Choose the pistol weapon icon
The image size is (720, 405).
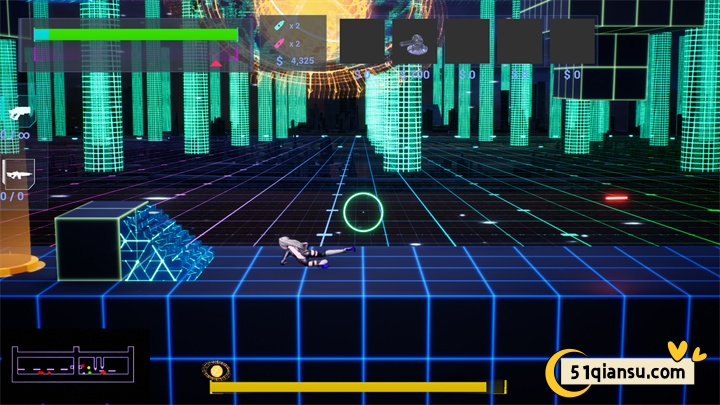pyautogui.click(x=18, y=114)
